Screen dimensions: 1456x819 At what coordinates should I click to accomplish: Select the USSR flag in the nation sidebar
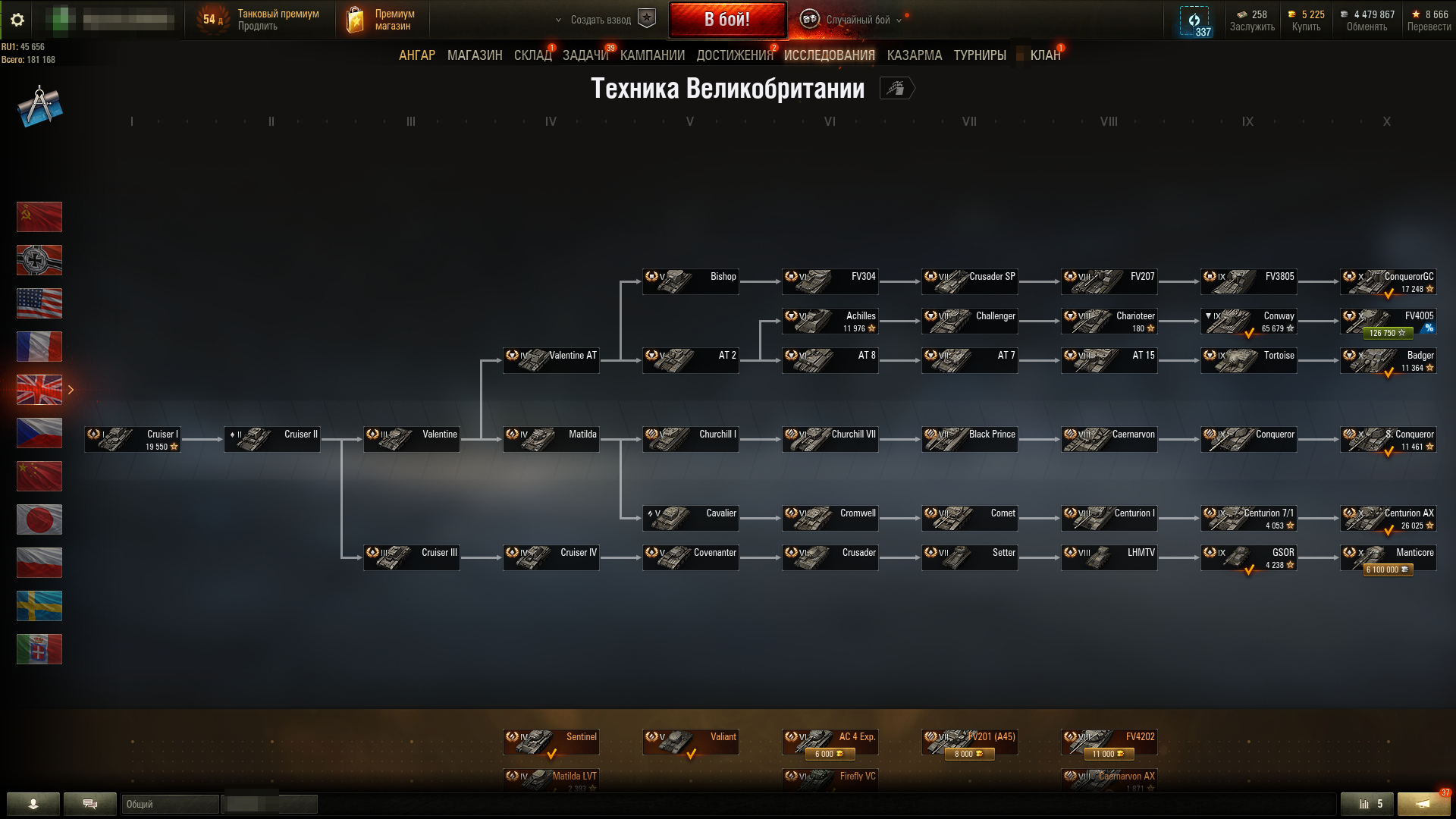click(x=39, y=217)
